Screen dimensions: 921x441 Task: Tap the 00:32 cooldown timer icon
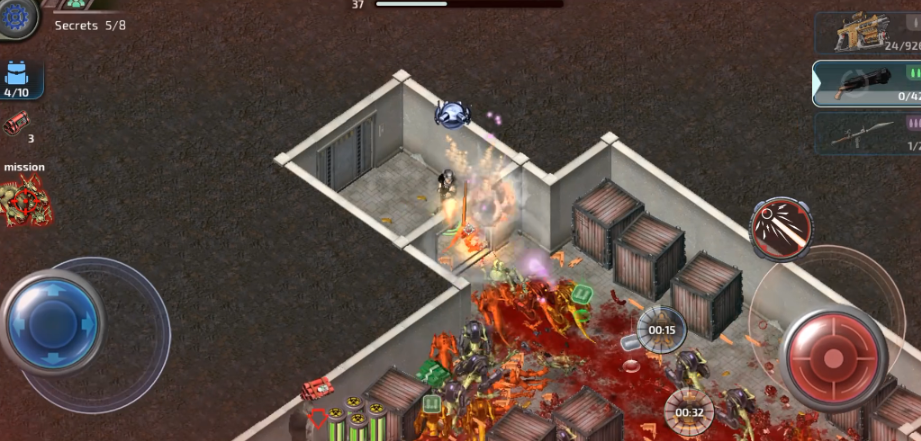689,411
